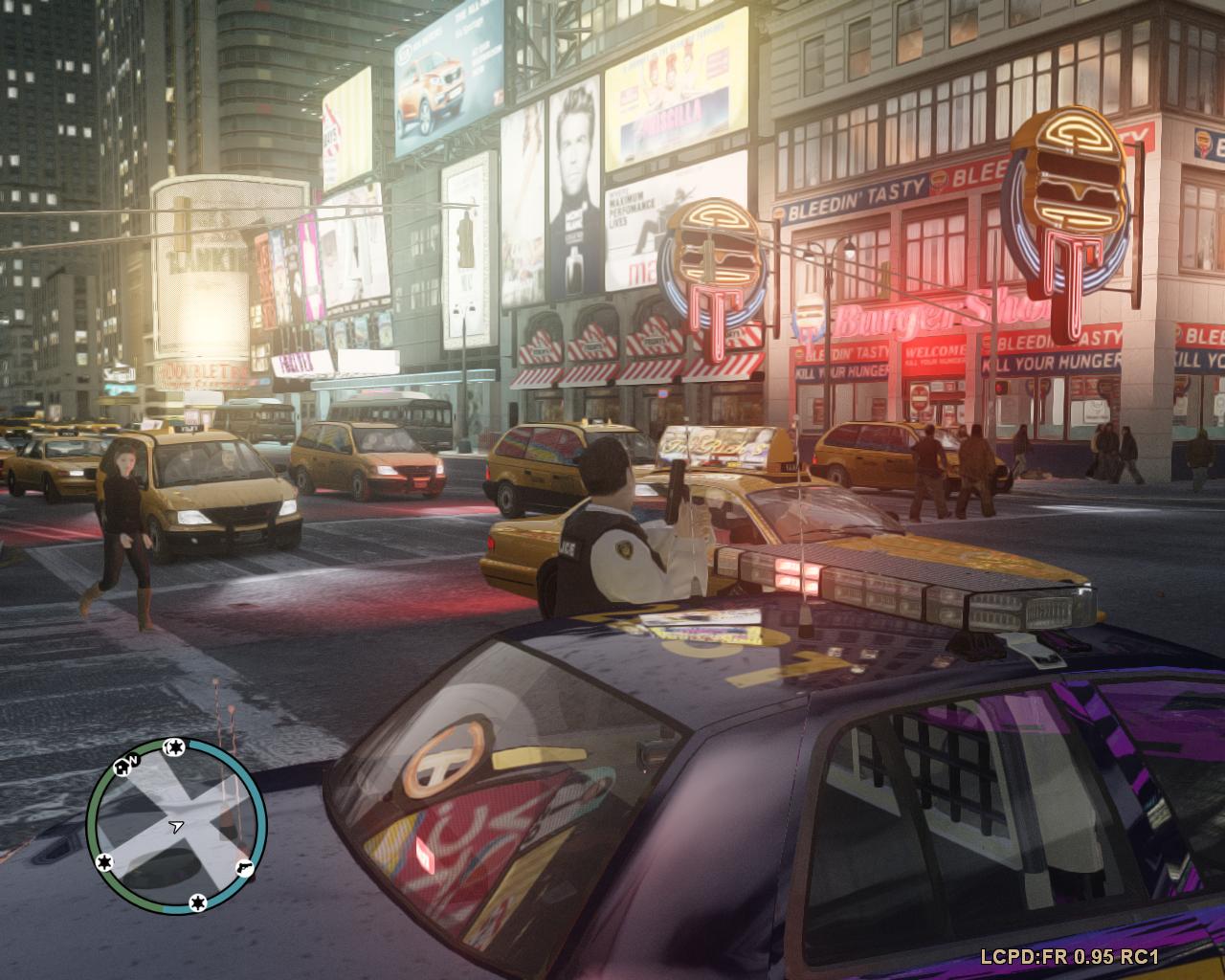Viewport: 1225px width, 980px height.
Task: Click the player arrow on the radar
Action: point(175,824)
